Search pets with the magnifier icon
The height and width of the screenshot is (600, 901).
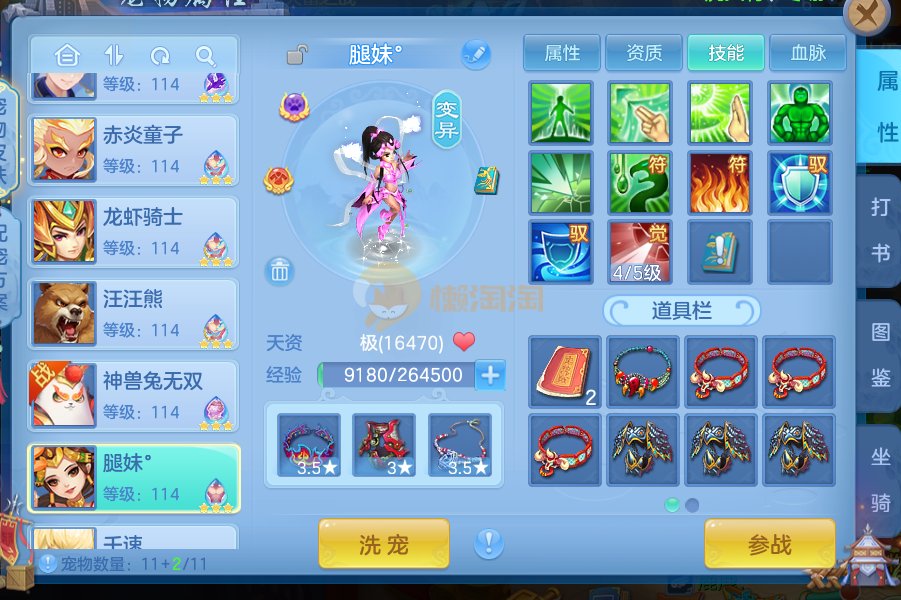point(206,56)
